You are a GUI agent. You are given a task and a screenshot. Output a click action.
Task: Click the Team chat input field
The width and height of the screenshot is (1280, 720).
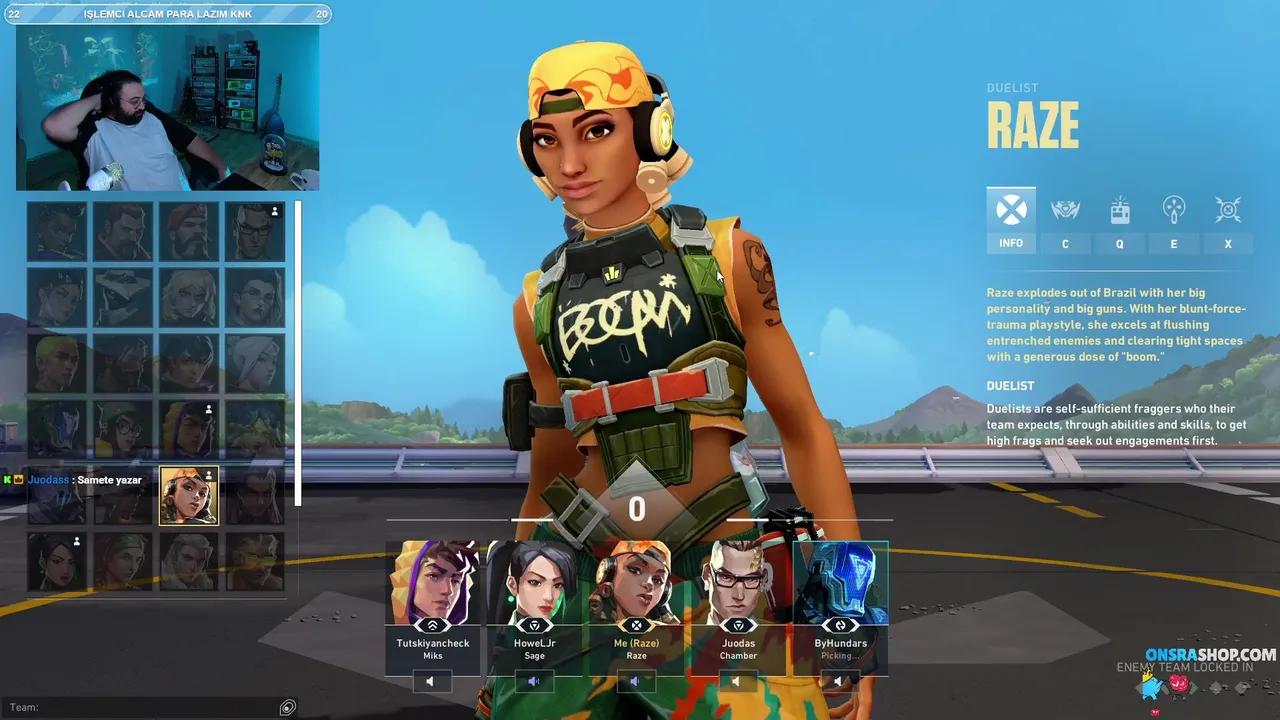[140, 707]
